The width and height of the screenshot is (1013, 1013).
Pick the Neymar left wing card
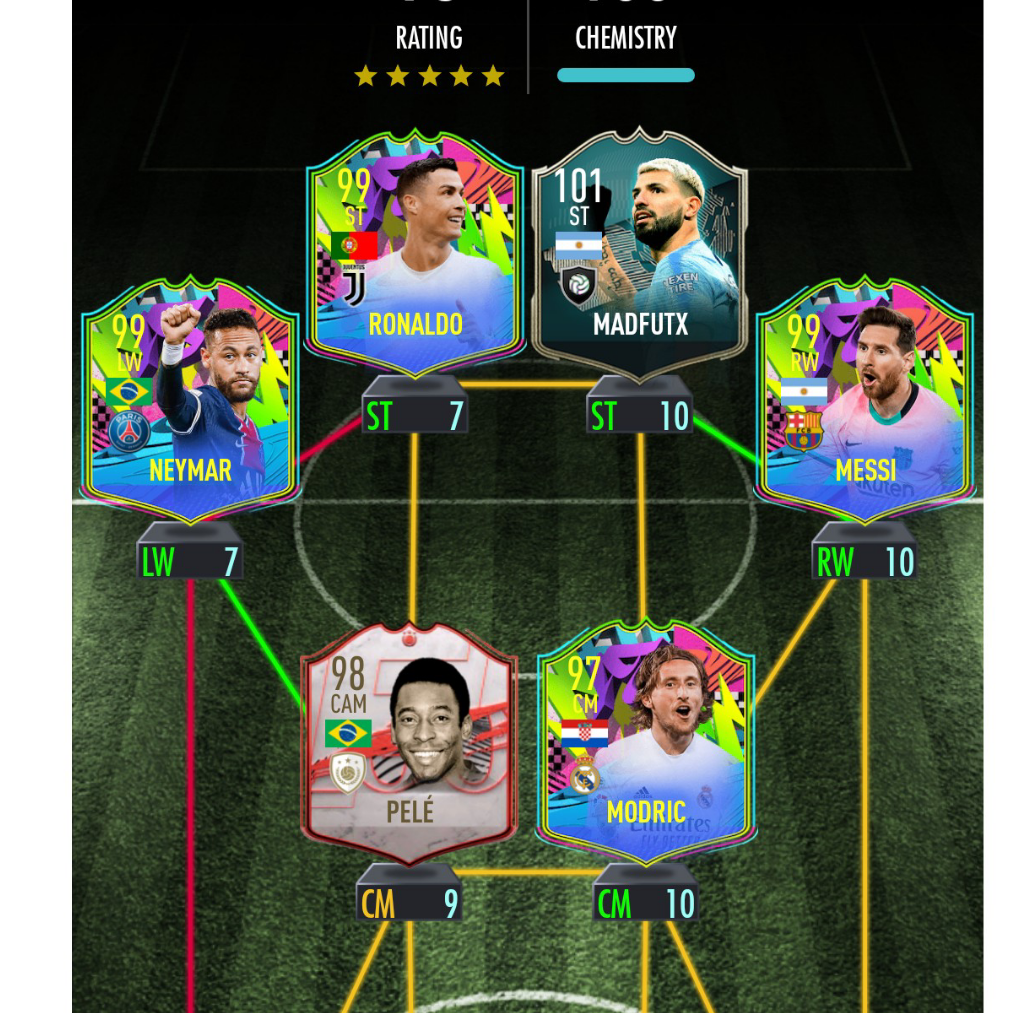click(x=190, y=400)
